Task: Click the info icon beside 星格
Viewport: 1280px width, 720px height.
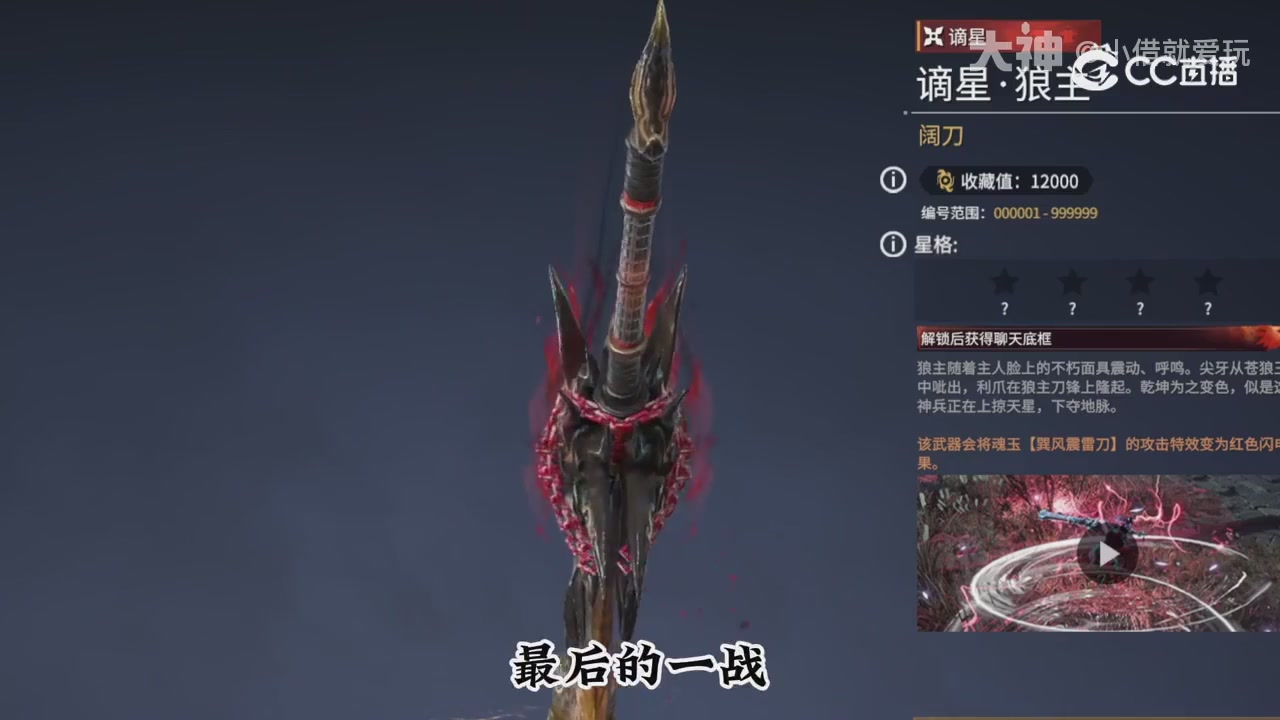Action: [x=892, y=243]
